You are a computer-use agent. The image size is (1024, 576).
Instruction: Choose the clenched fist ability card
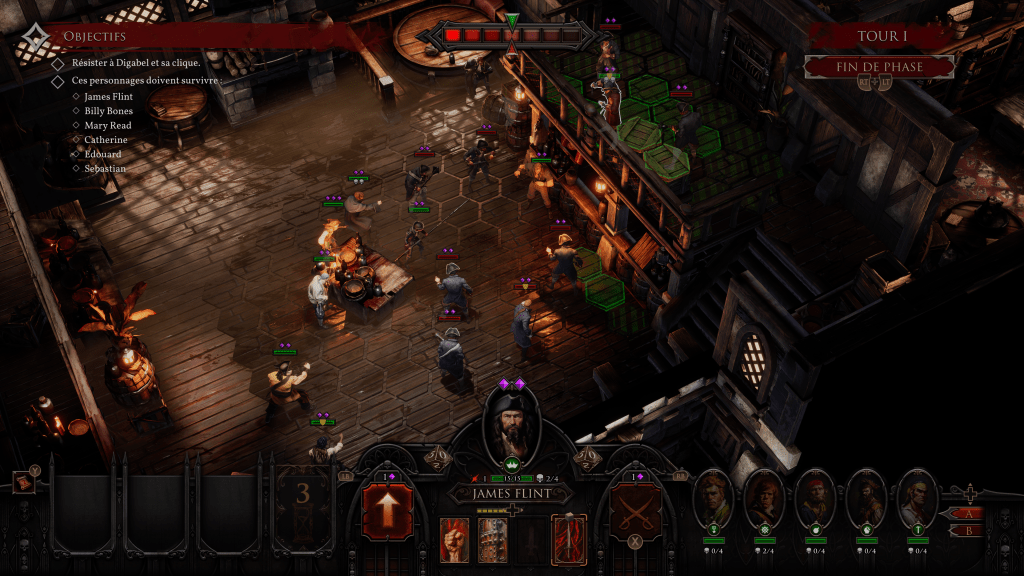(455, 539)
